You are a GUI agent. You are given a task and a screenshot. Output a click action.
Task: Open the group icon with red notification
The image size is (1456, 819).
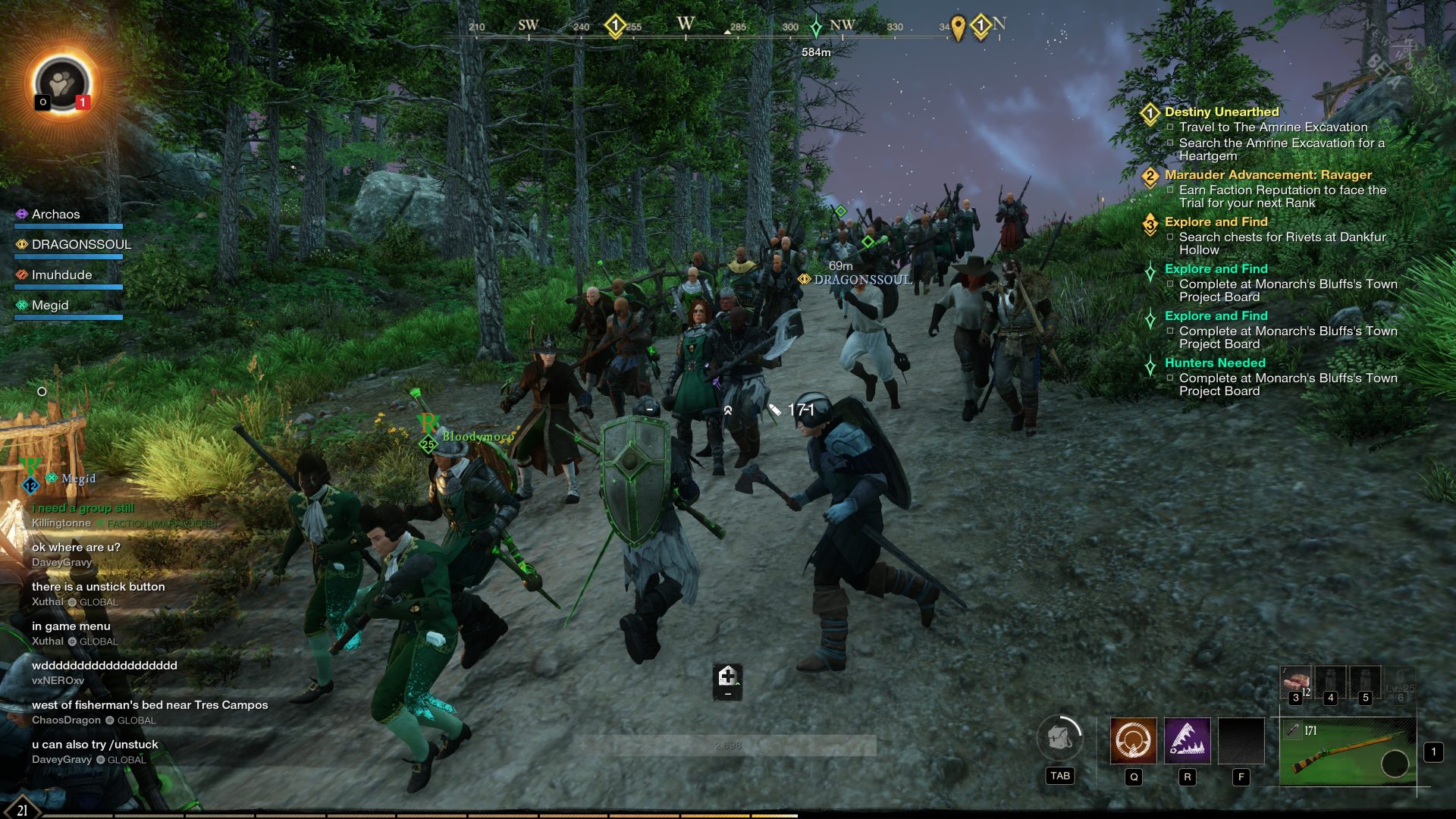tap(62, 83)
